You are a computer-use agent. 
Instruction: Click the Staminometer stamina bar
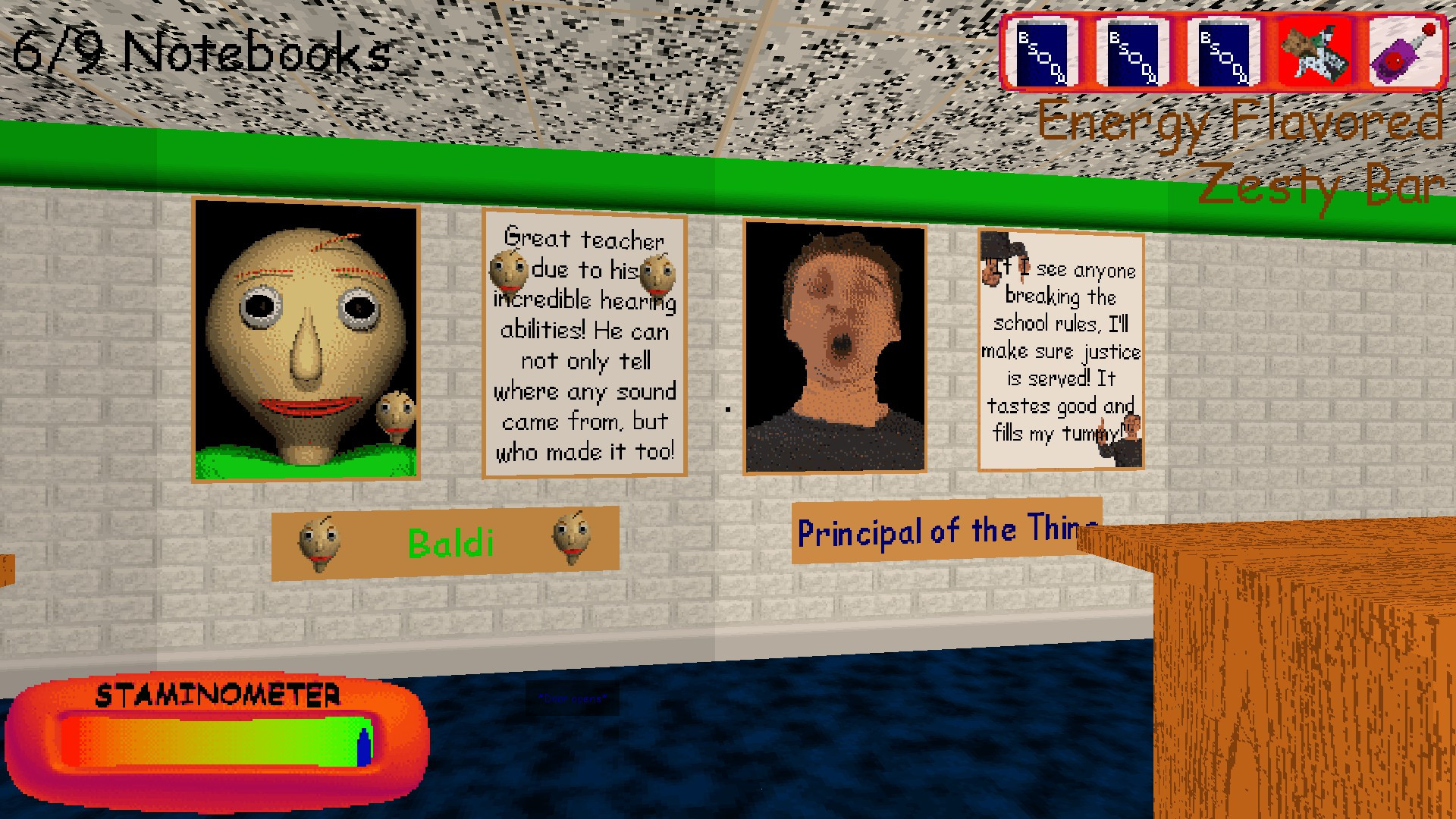tap(220, 736)
